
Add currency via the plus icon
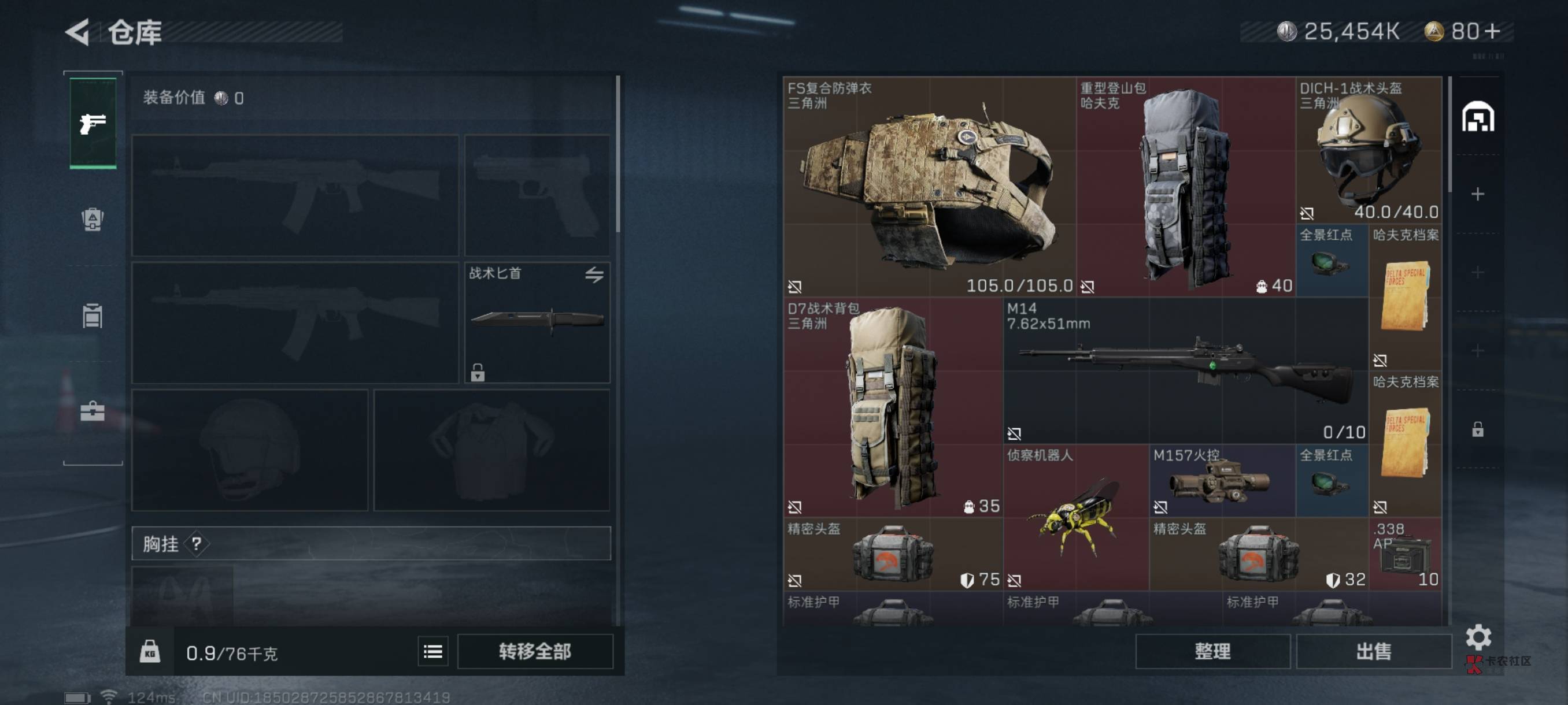coord(1492,31)
